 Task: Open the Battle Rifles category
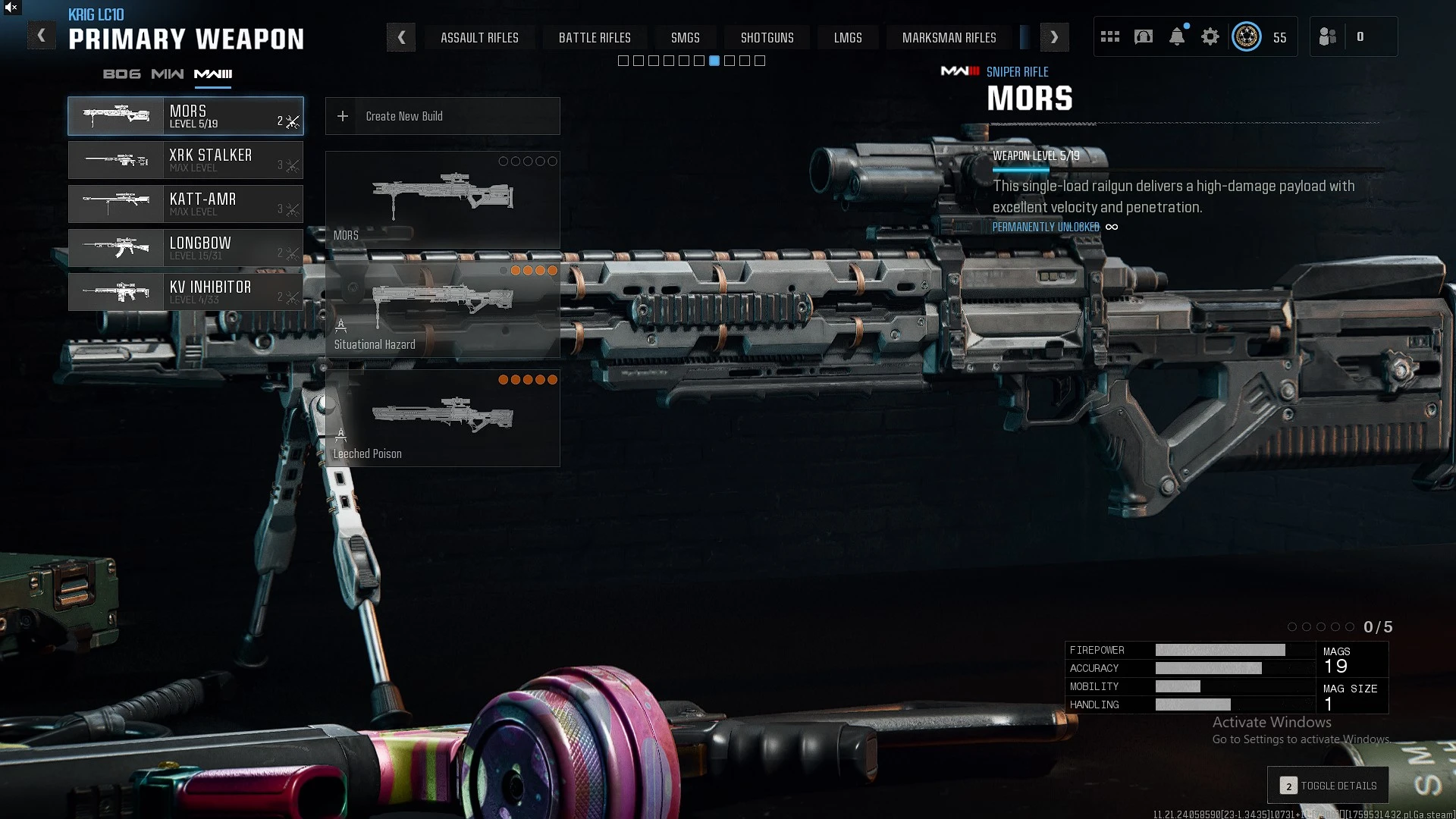point(595,37)
